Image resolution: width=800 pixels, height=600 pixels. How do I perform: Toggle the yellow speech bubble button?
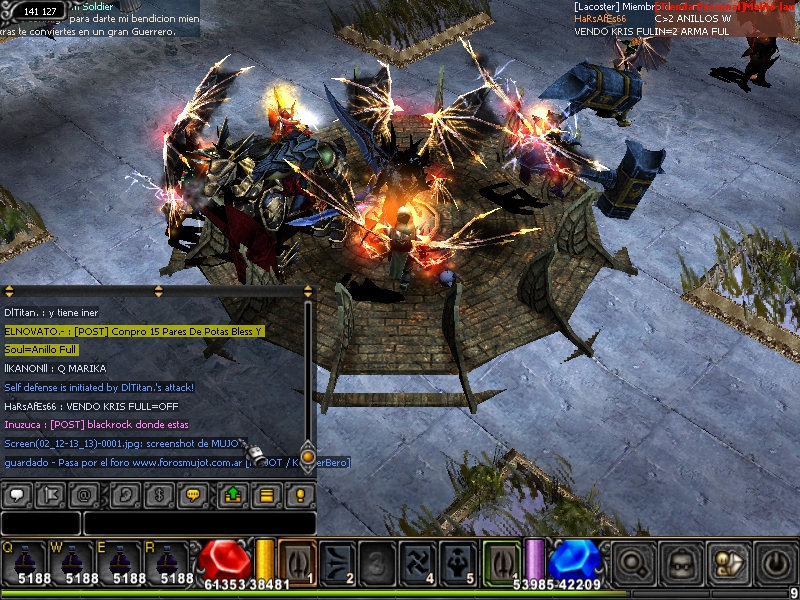pyautogui.click(x=192, y=495)
